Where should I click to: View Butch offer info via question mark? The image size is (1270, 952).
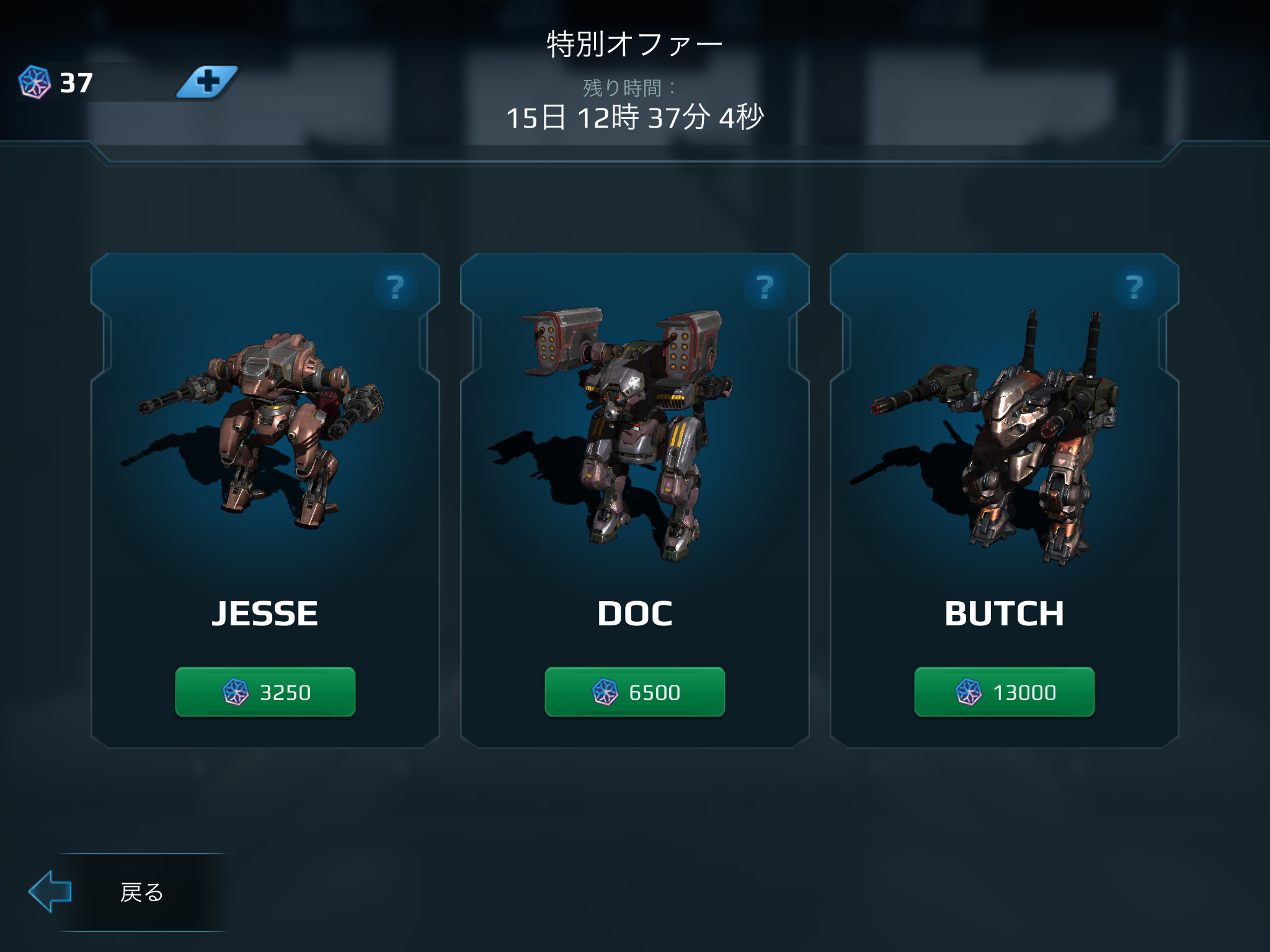(1135, 288)
